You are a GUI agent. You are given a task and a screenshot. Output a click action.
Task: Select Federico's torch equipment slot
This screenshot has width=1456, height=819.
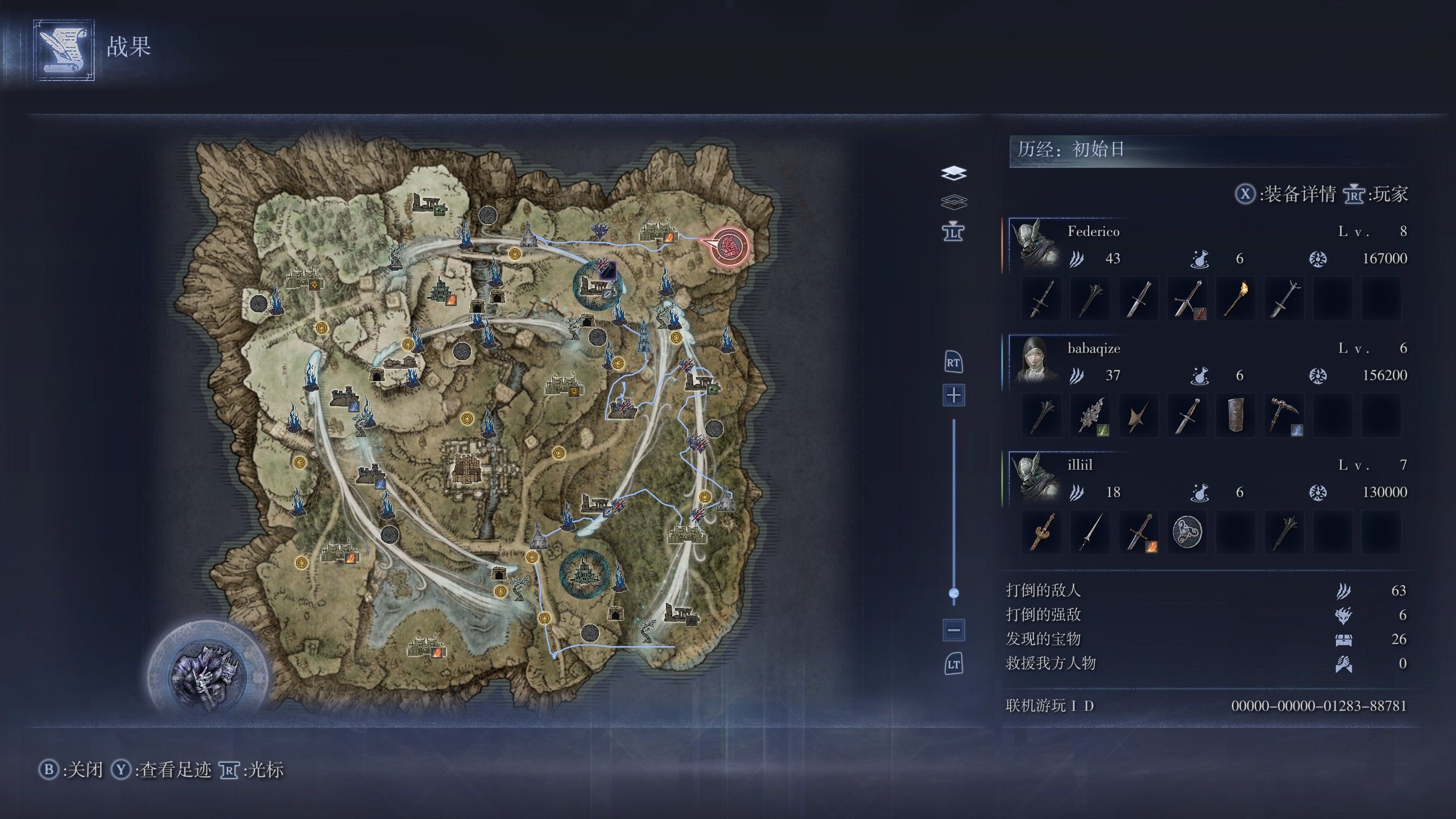click(x=1235, y=299)
